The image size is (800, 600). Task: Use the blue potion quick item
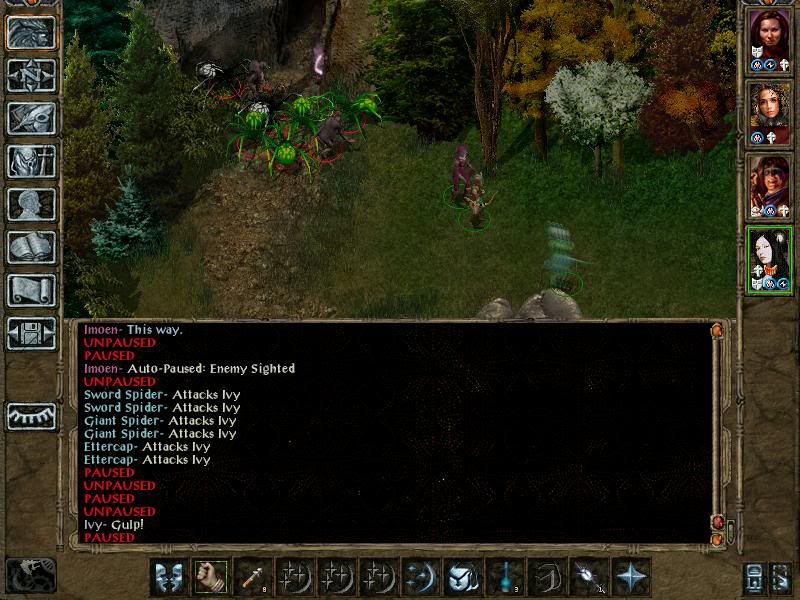pos(505,577)
